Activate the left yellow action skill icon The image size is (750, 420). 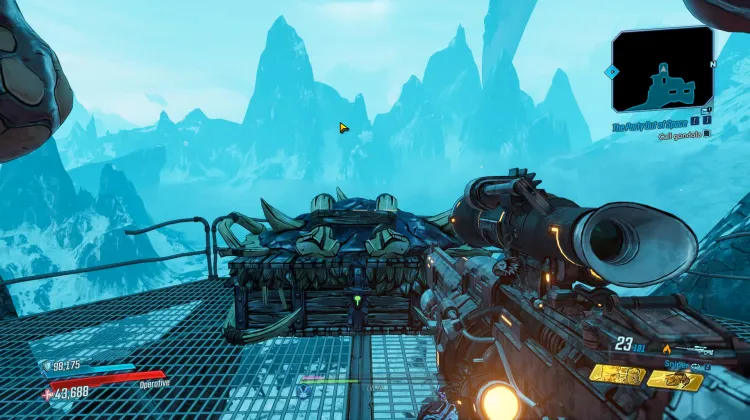pyautogui.click(x=615, y=374)
